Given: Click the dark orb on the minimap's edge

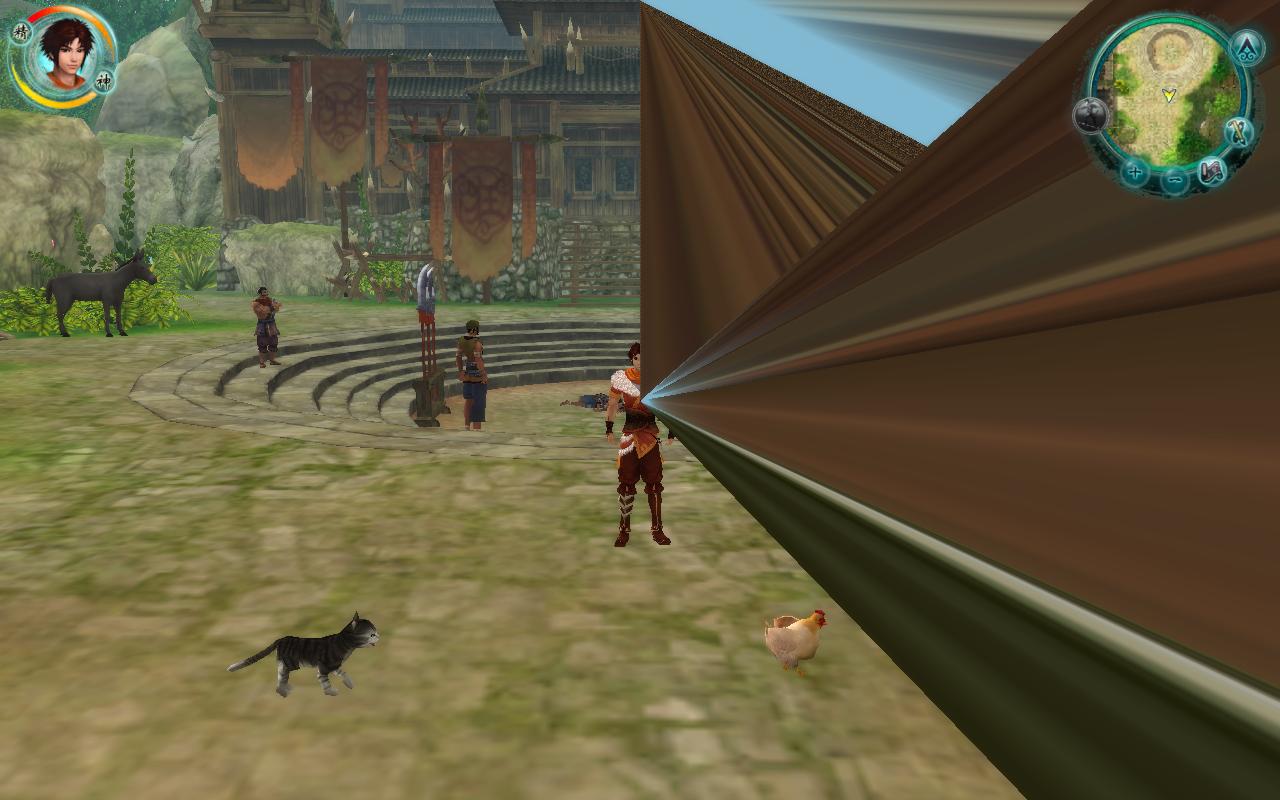Looking at the screenshot, I should [1090, 116].
